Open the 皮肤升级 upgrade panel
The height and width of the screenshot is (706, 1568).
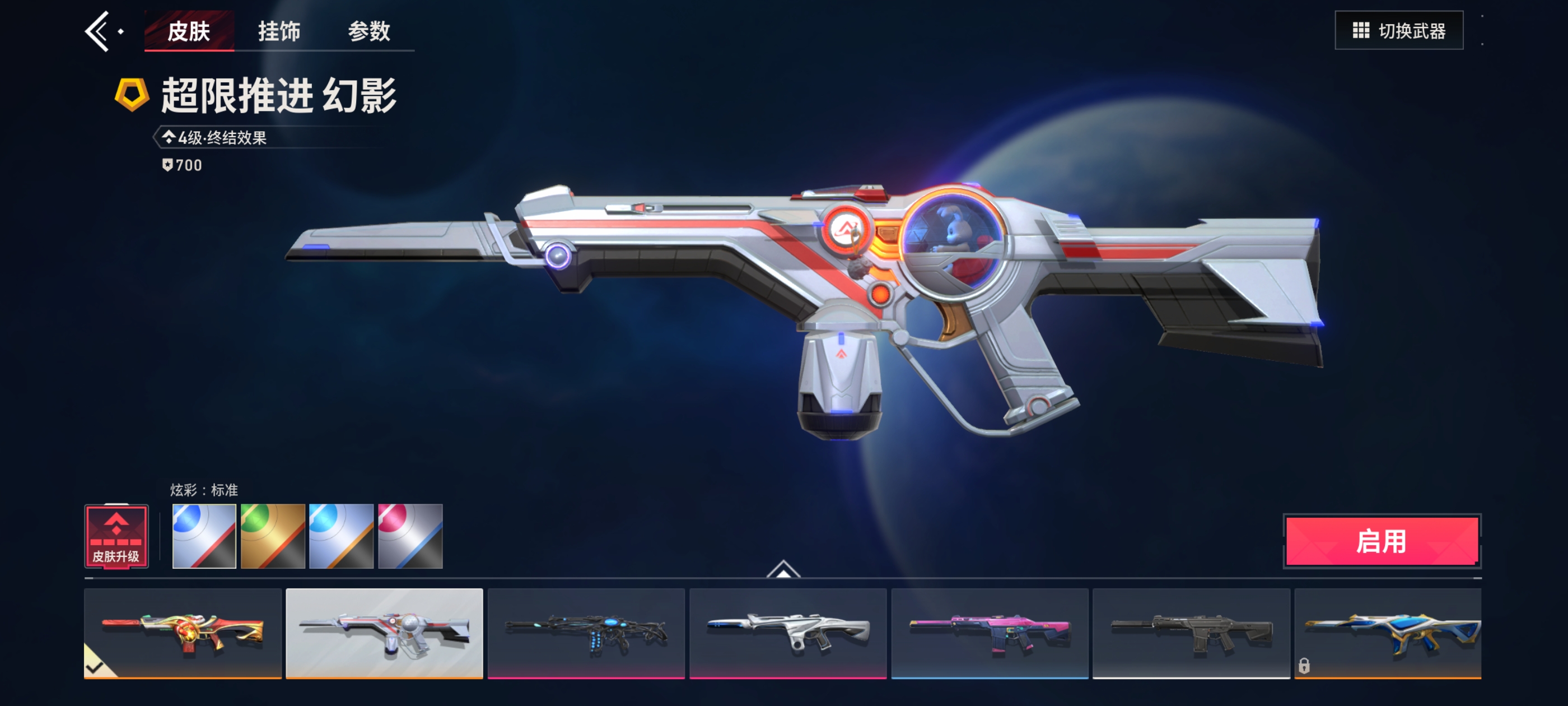(x=116, y=537)
